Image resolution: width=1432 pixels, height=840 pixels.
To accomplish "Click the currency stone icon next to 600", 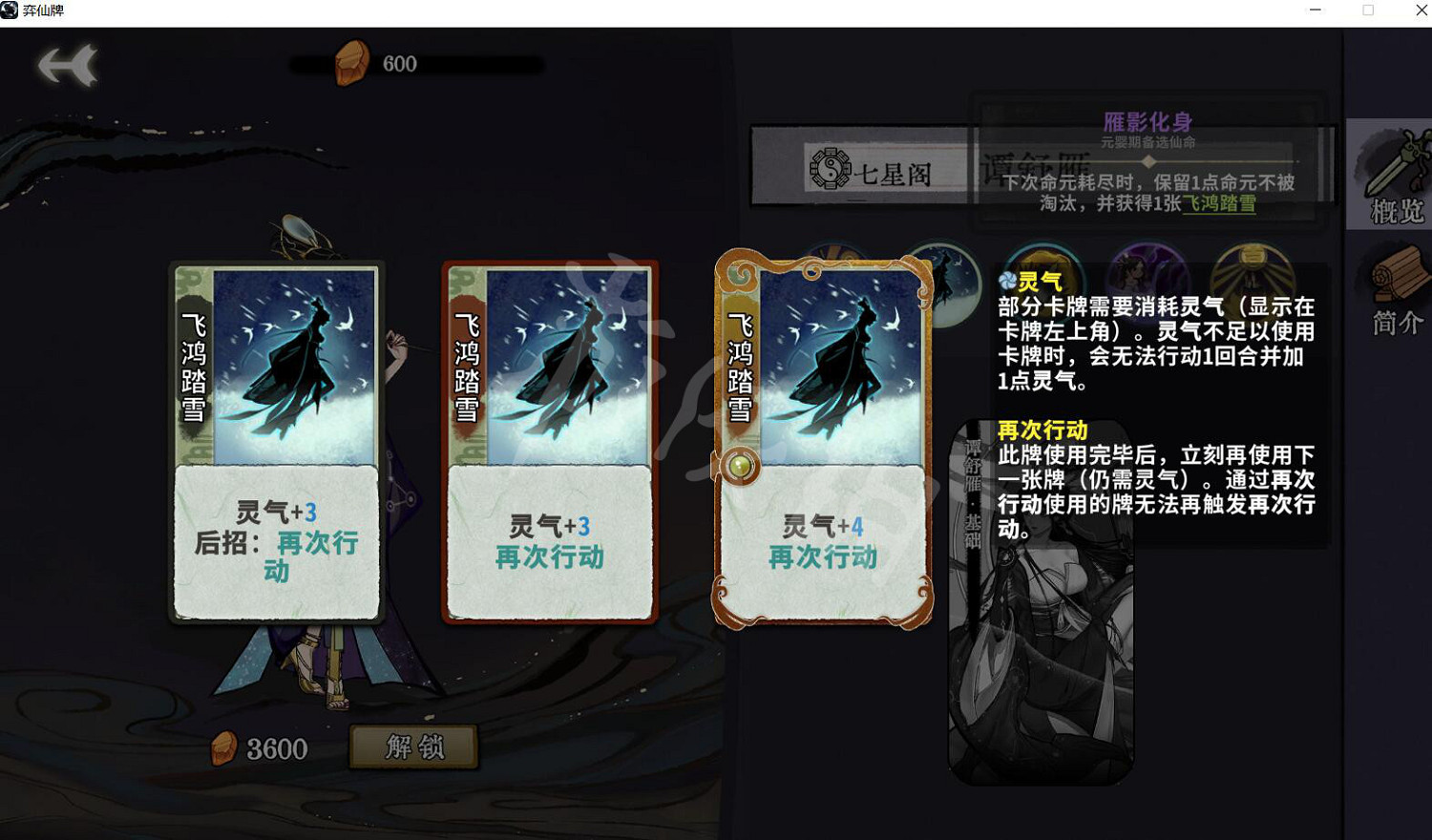I will (353, 61).
